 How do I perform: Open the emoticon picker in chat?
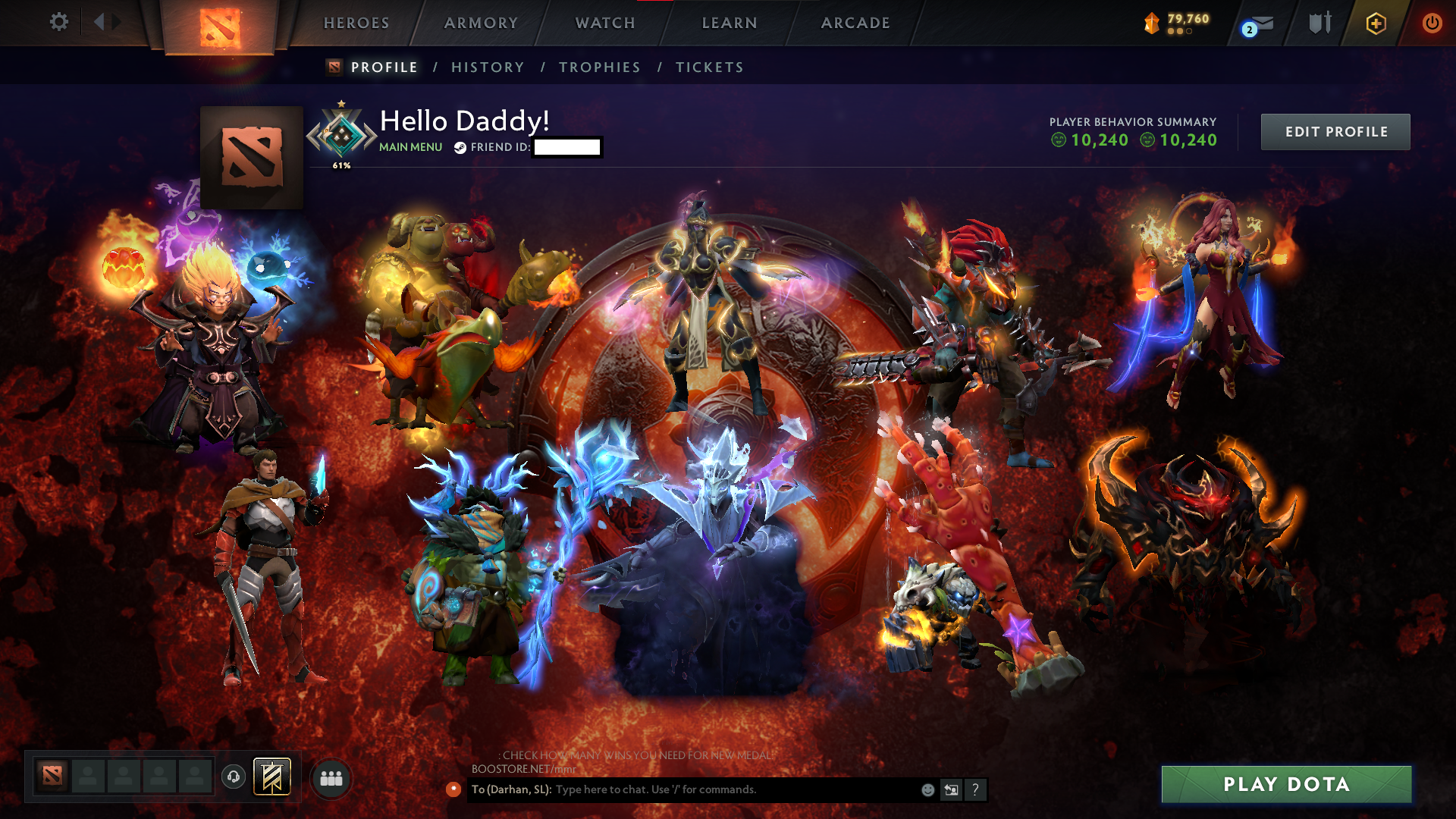(x=927, y=789)
